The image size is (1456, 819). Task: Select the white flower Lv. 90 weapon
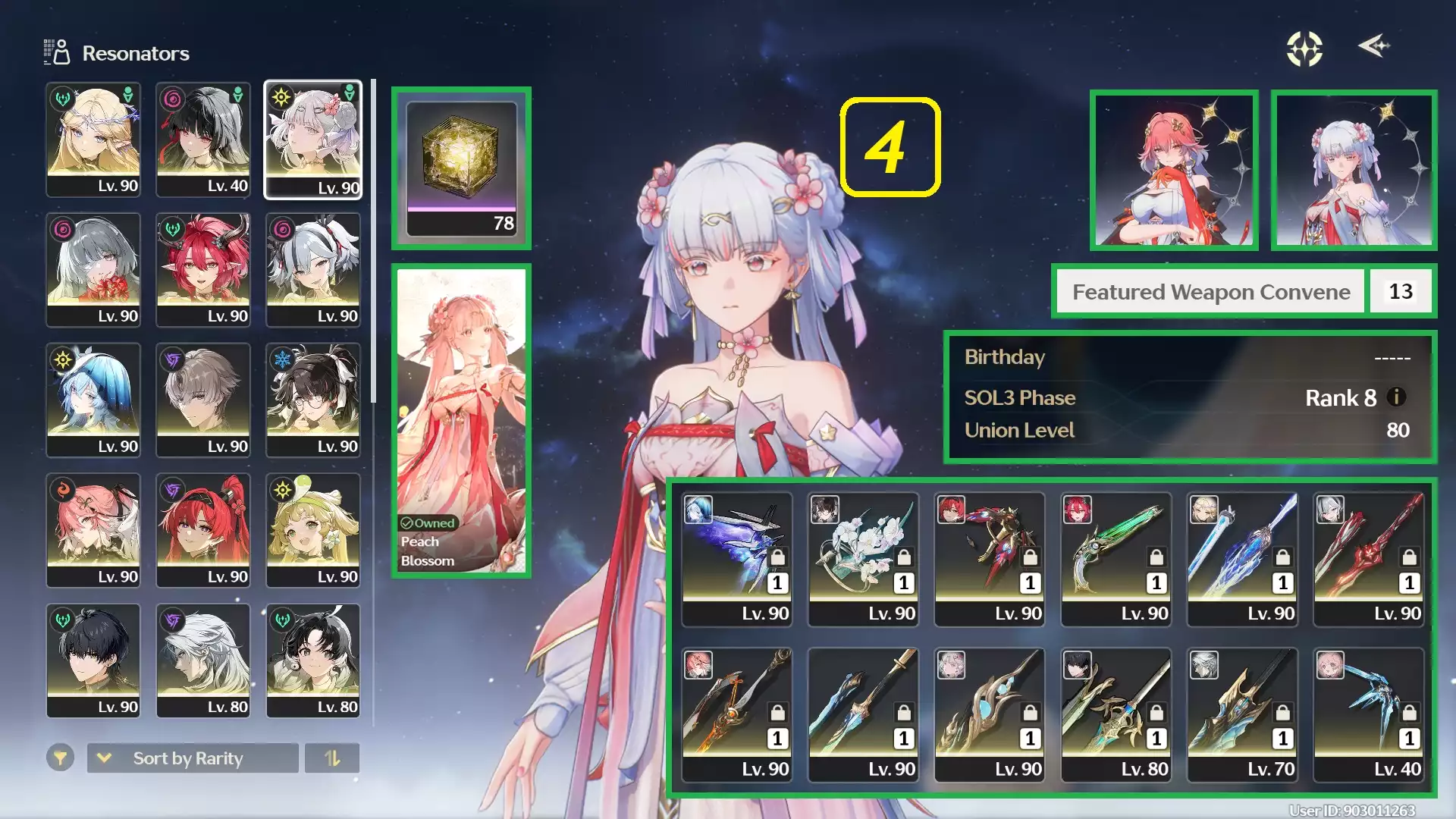(x=863, y=560)
